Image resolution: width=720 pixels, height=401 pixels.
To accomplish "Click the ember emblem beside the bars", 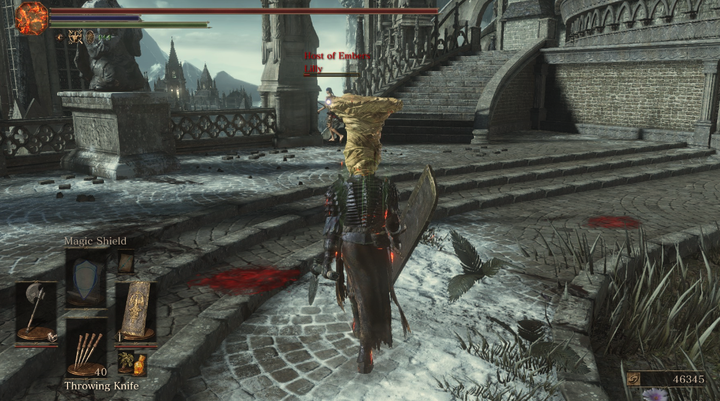I will click(x=32, y=17).
